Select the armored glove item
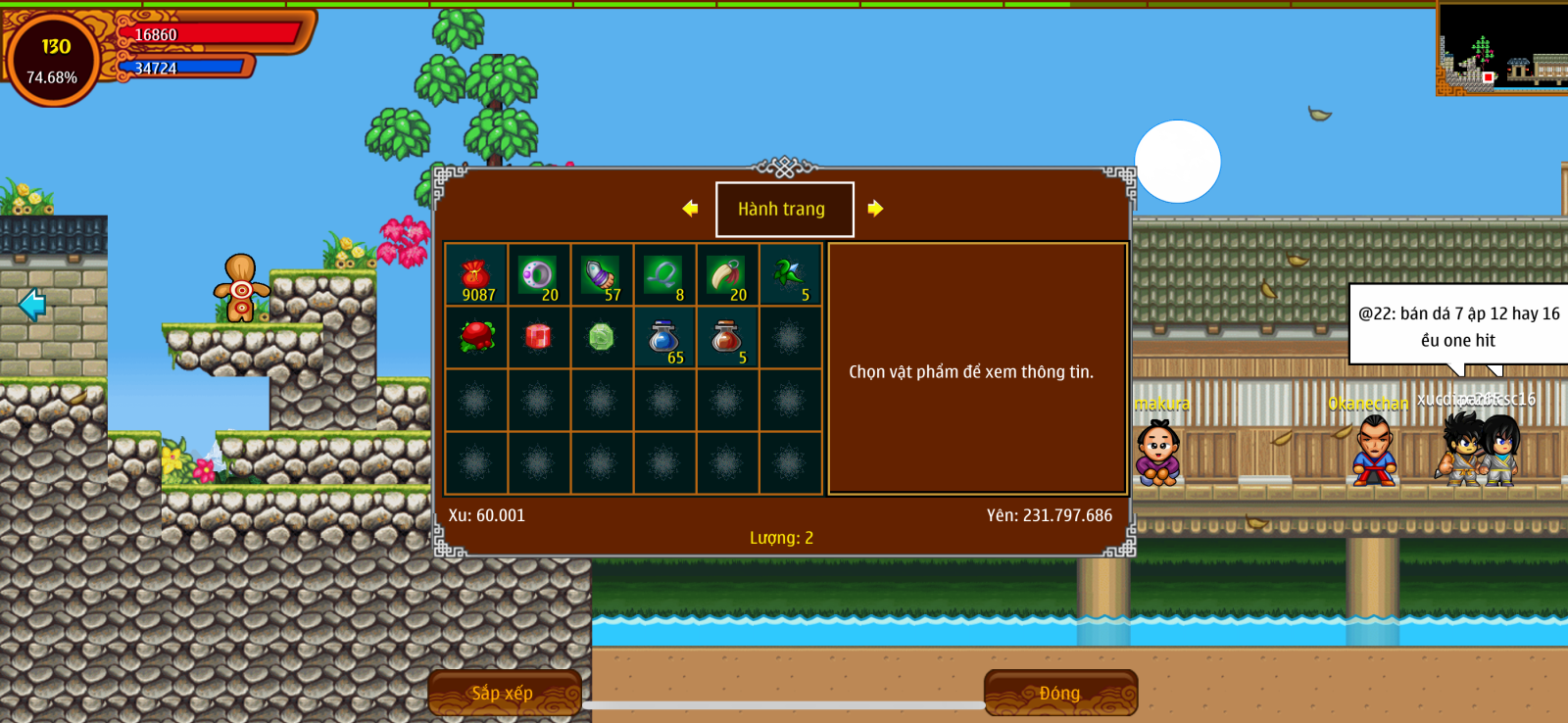 click(601, 276)
